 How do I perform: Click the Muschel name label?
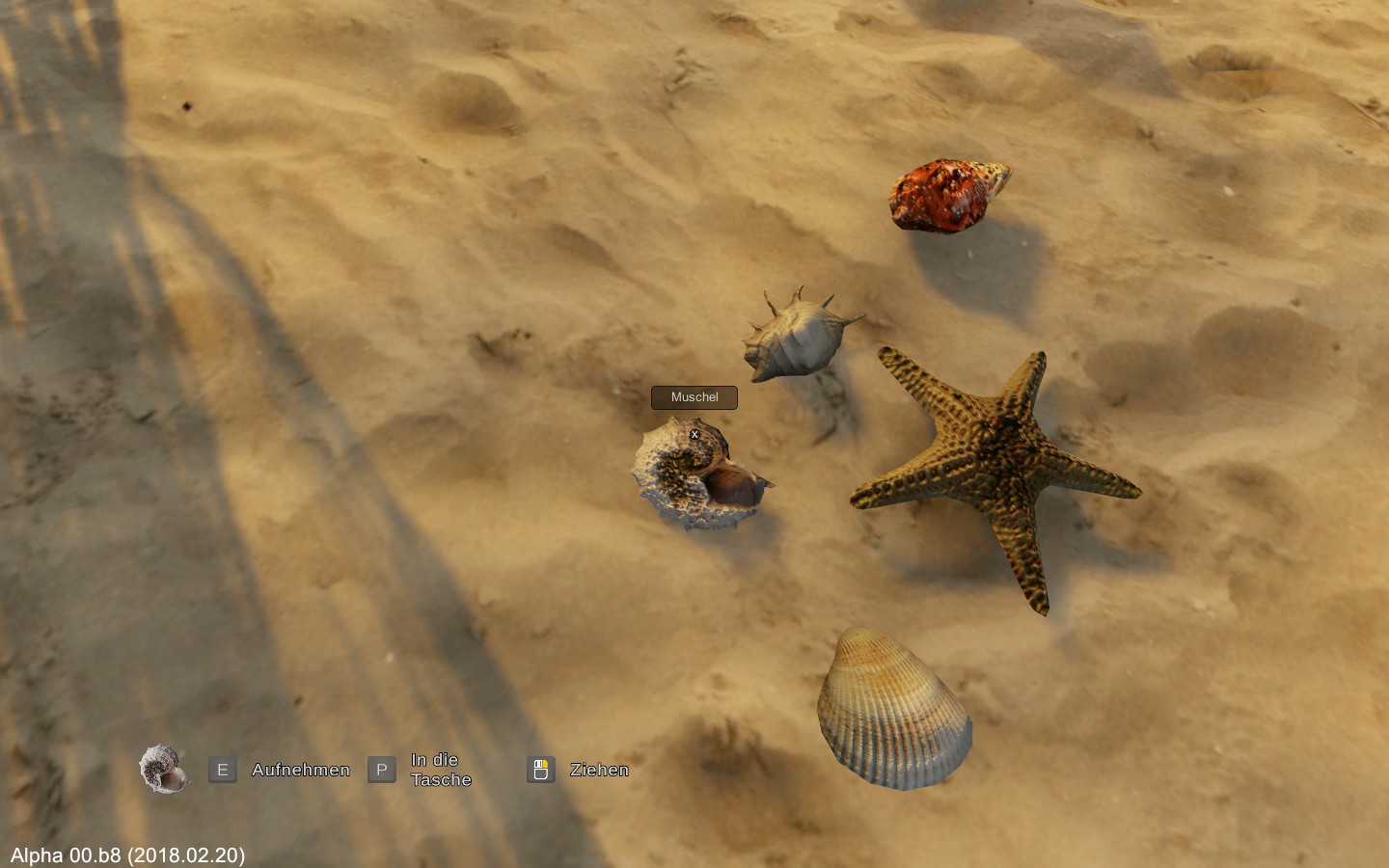click(x=694, y=397)
